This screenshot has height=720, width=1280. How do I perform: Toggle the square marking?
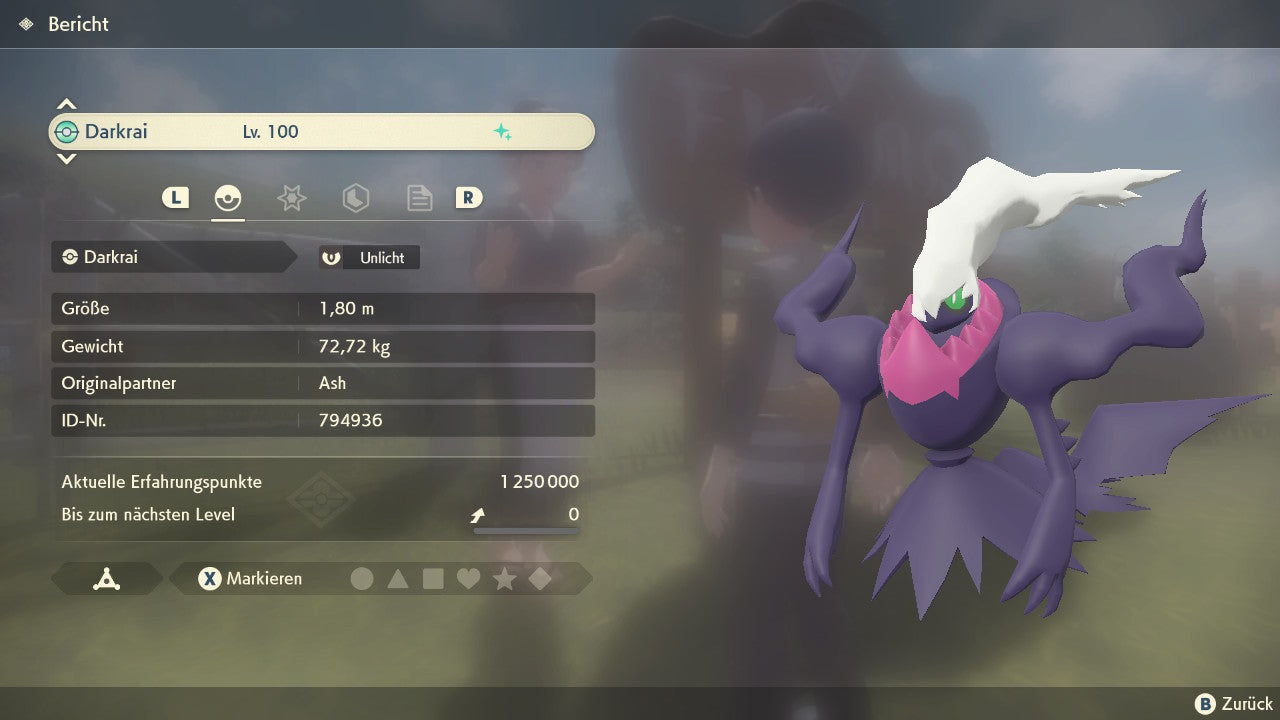[433, 578]
